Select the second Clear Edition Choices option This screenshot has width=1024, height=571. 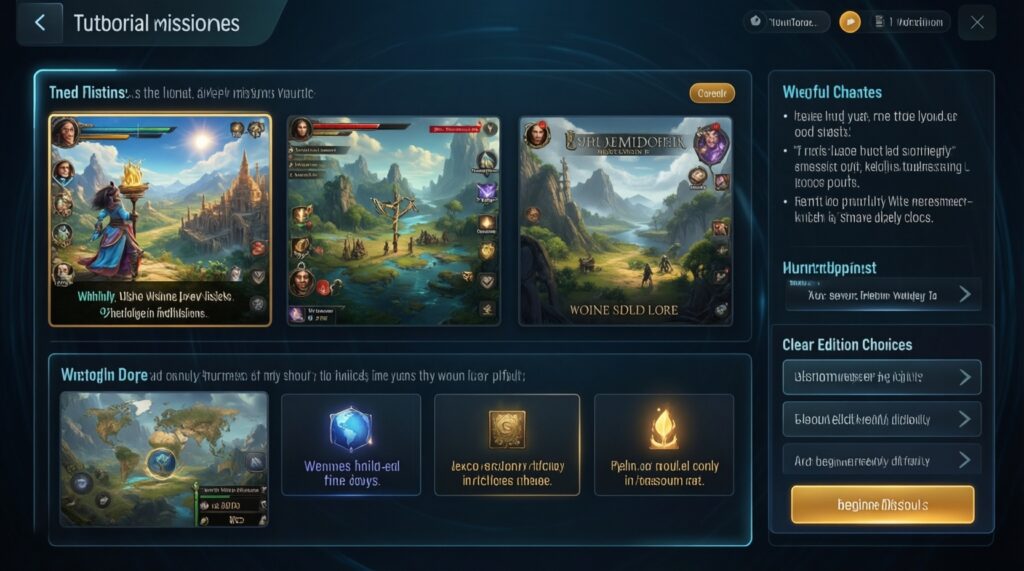(881, 419)
